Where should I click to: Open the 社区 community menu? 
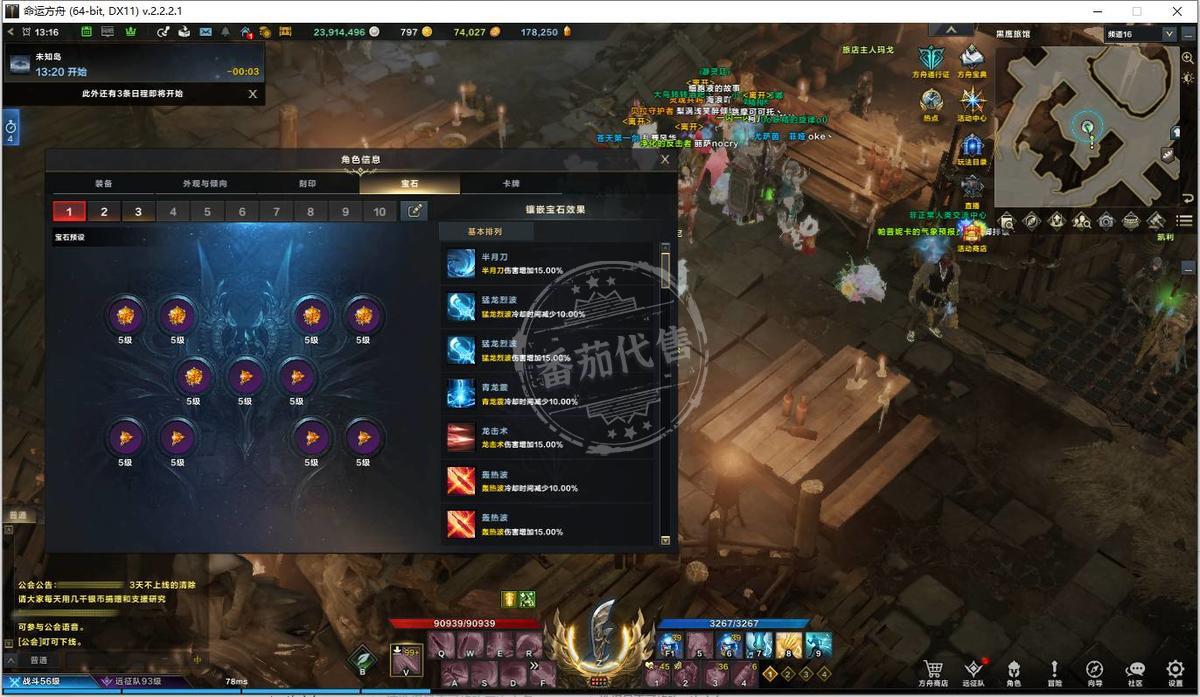(1135, 672)
